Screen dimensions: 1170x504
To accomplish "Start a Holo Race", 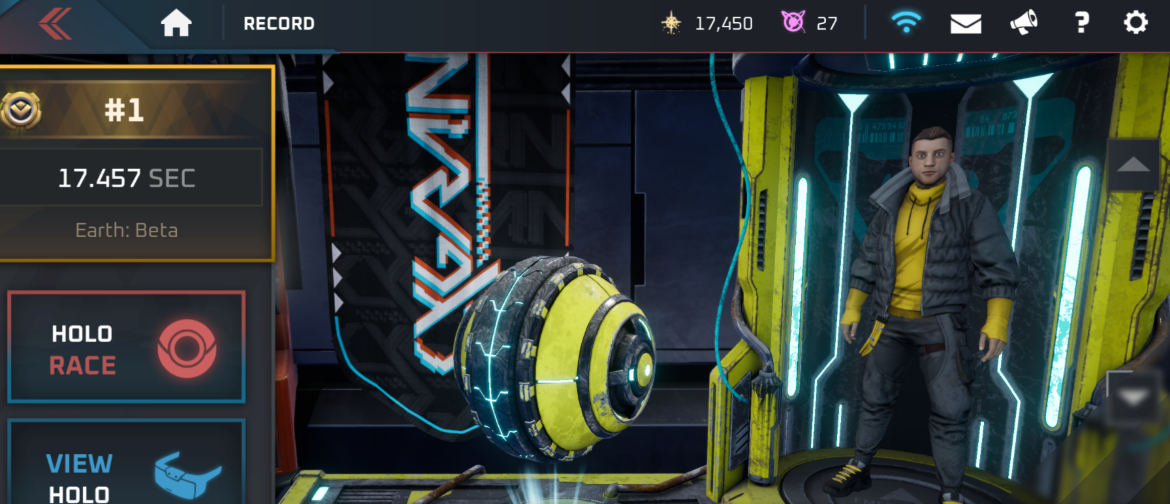I will tap(126, 347).
